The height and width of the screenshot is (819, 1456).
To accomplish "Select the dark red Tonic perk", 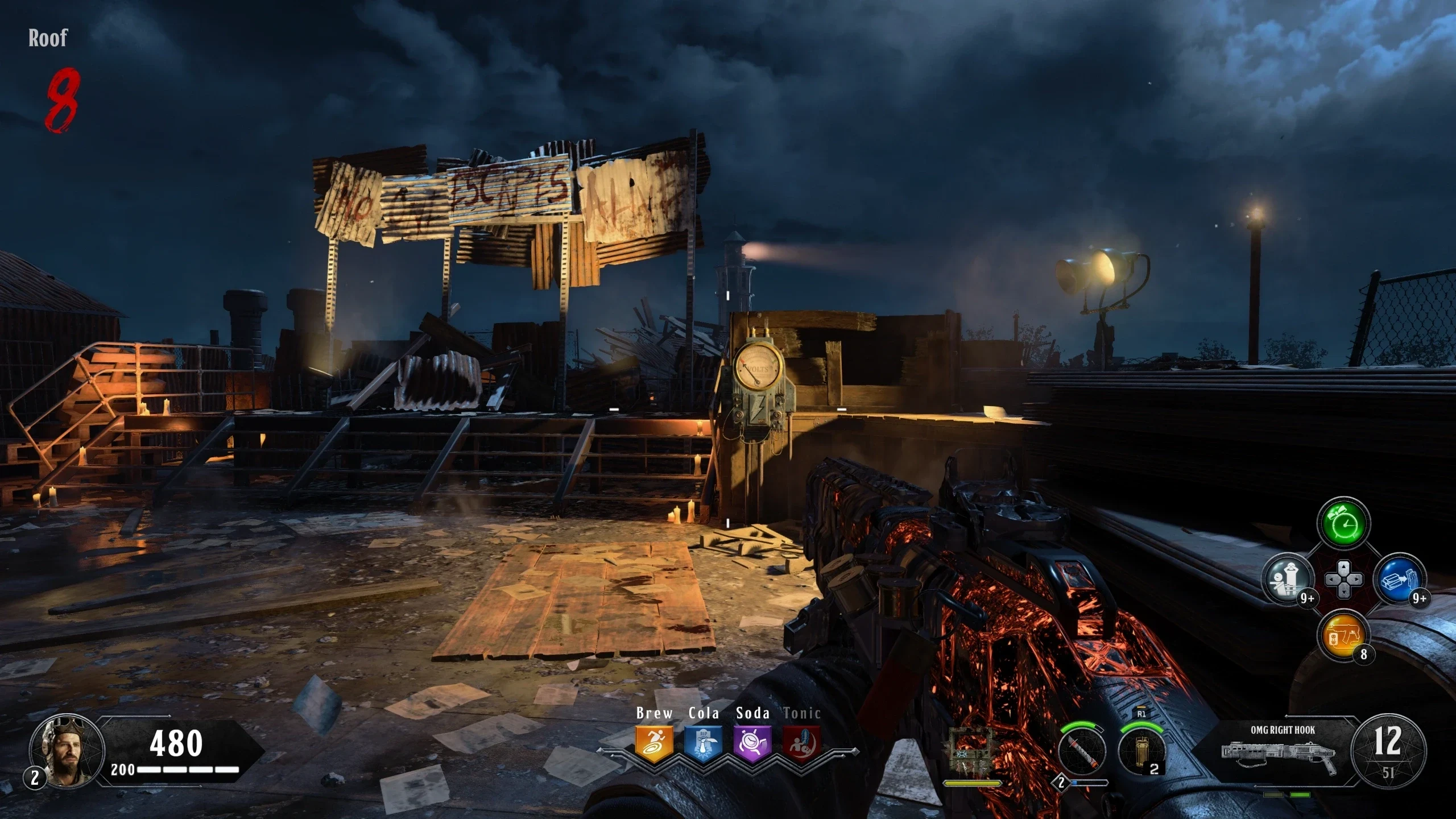I will 801,743.
